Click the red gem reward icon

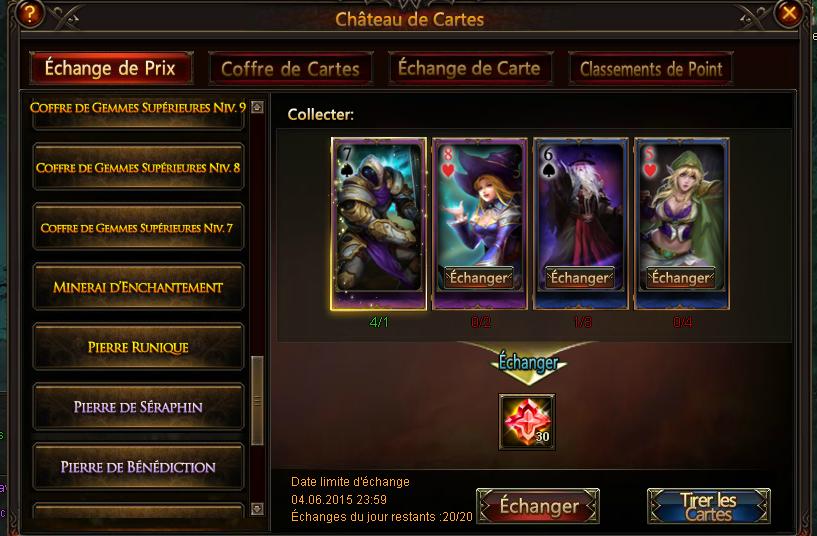pyautogui.click(x=527, y=421)
